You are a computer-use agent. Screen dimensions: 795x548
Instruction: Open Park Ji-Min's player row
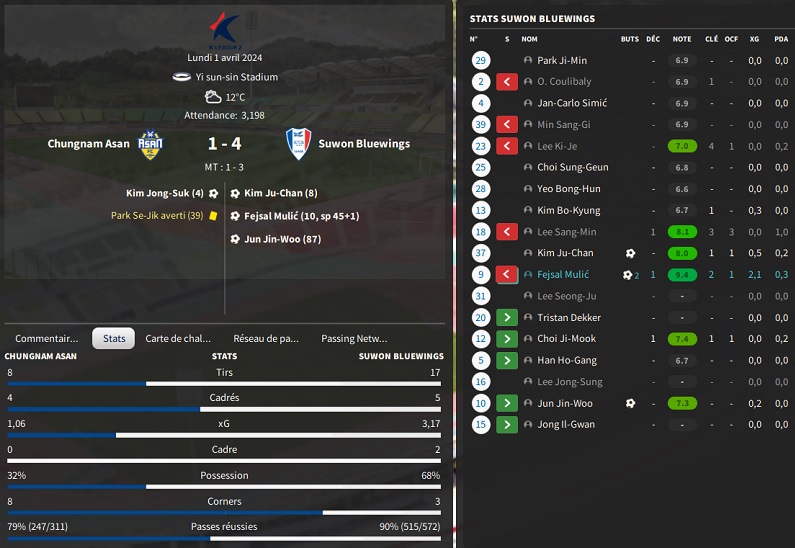point(562,61)
